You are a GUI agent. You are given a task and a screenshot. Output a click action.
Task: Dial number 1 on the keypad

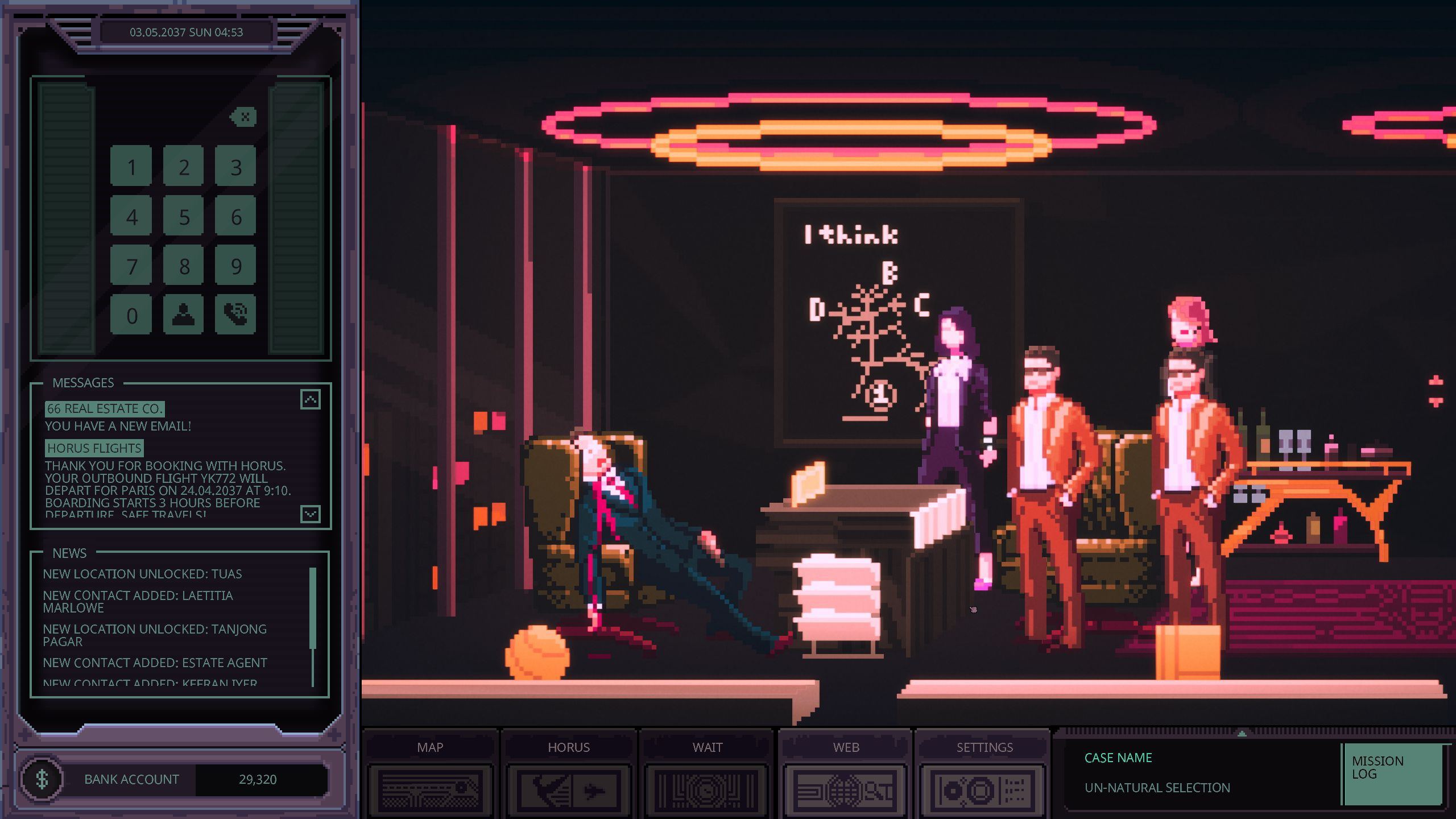pyautogui.click(x=131, y=166)
